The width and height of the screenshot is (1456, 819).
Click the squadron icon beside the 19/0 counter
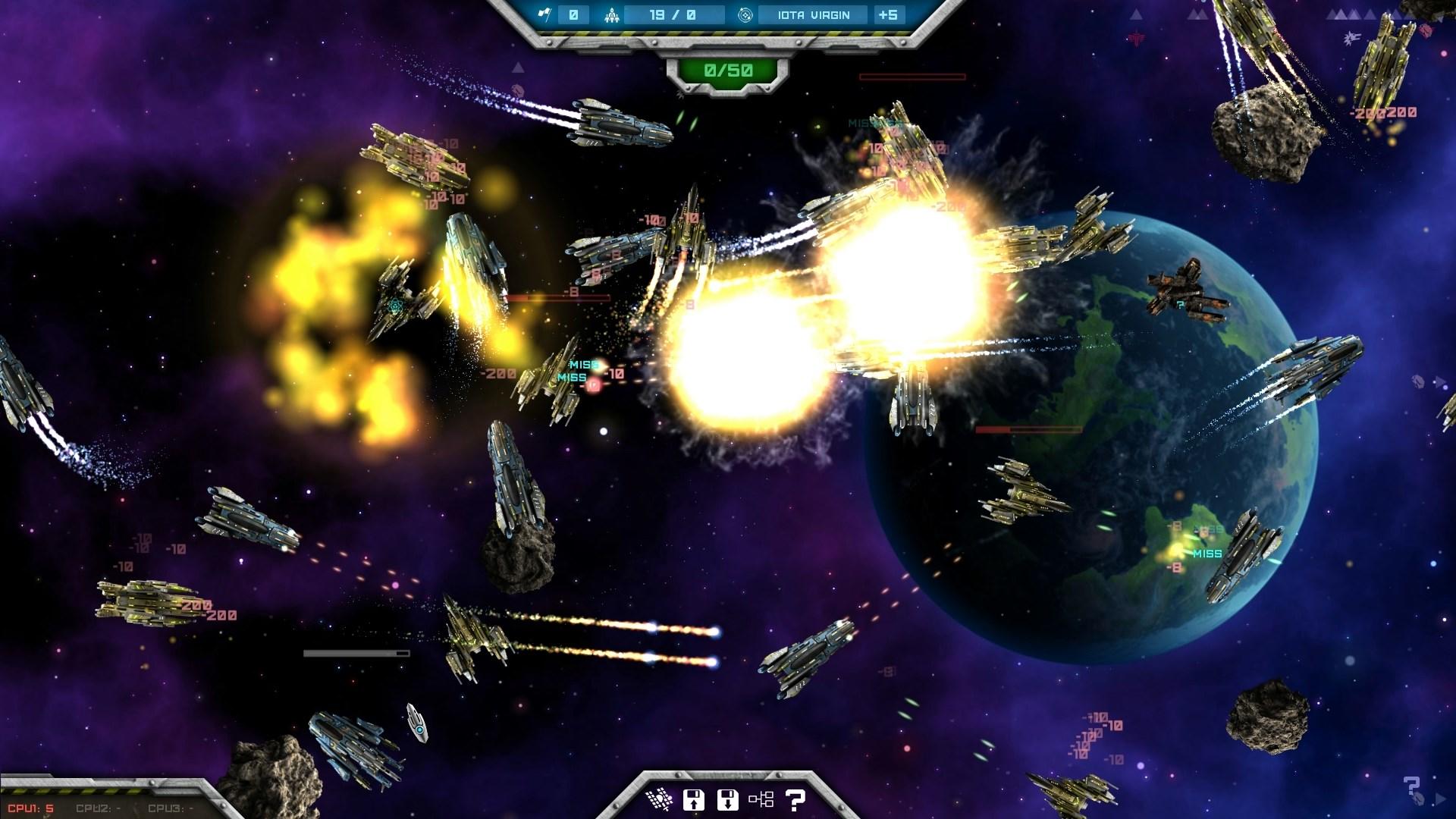point(611,14)
